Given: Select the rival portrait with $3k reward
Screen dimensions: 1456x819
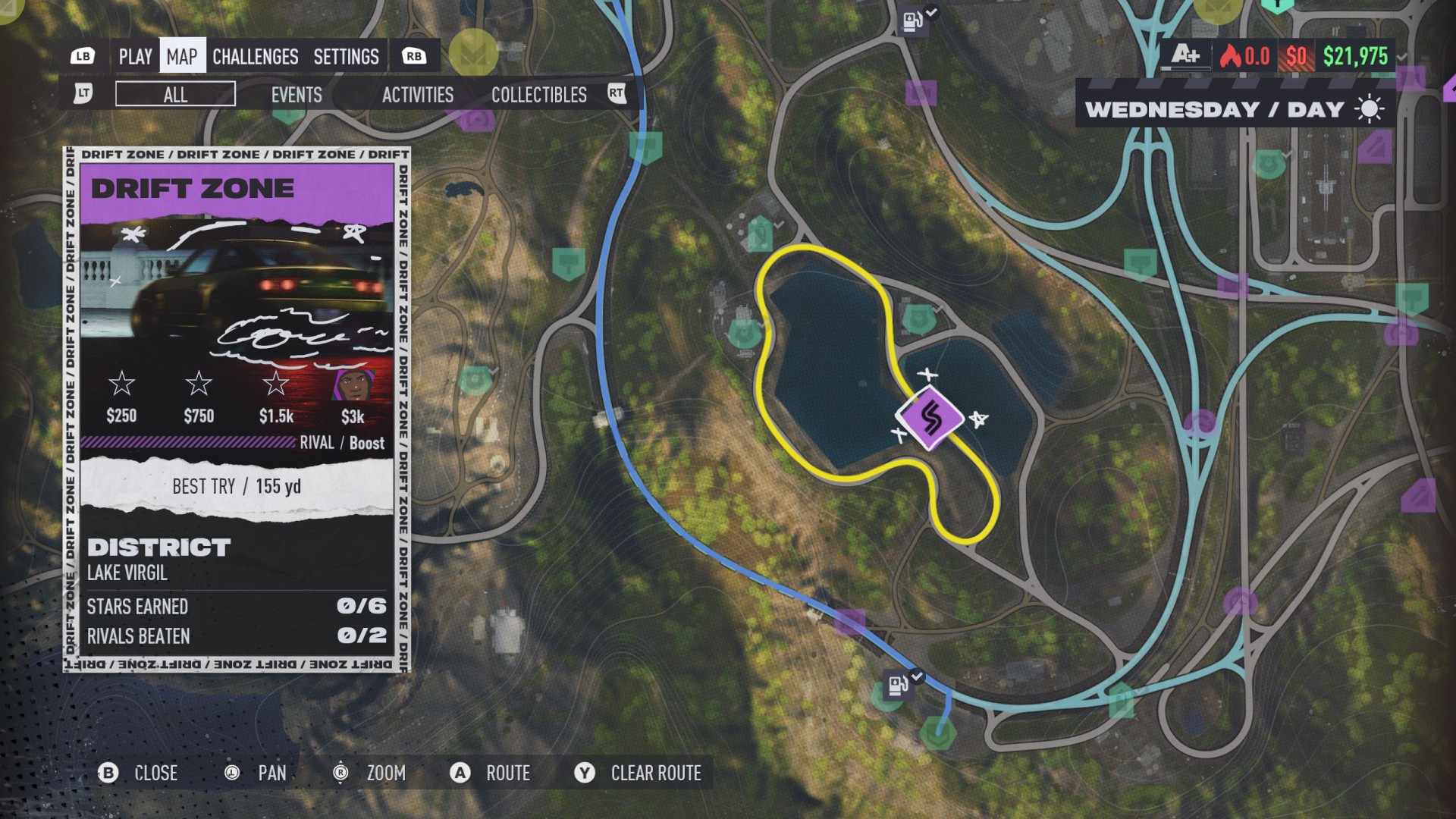Looking at the screenshot, I should point(353,385).
